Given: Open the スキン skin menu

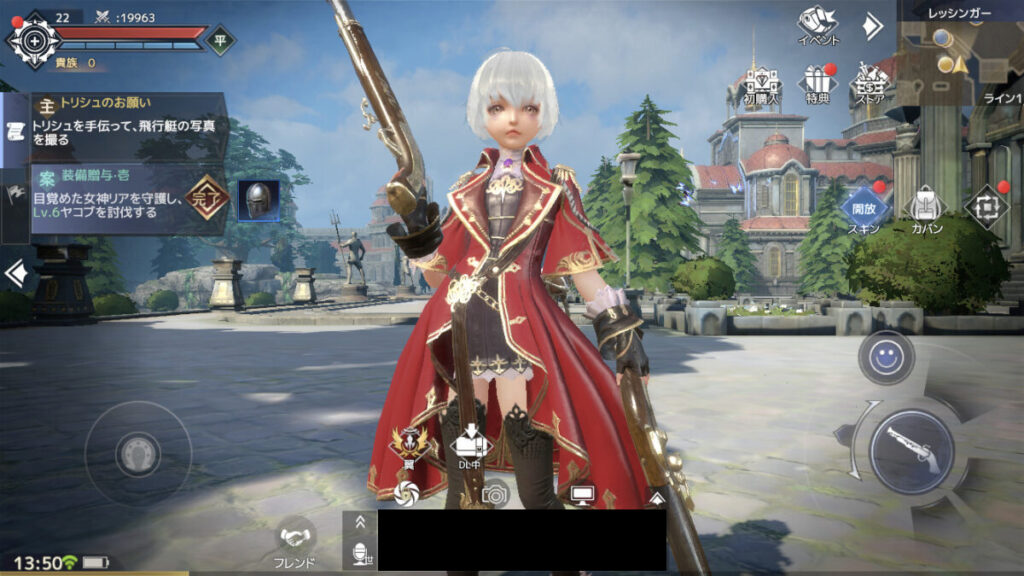Looking at the screenshot, I should point(864,208).
